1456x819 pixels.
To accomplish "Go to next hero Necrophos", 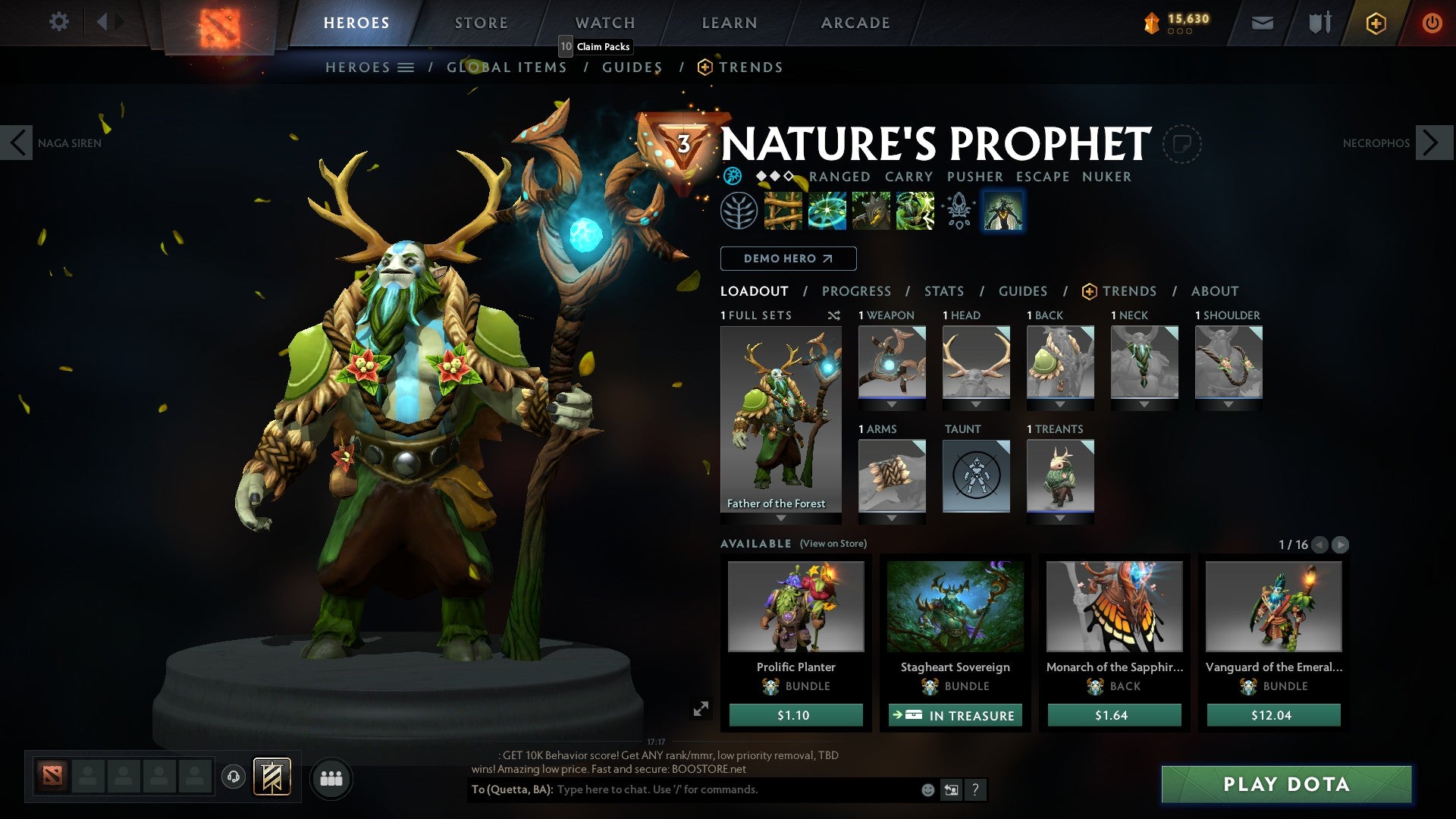I will tap(1432, 143).
